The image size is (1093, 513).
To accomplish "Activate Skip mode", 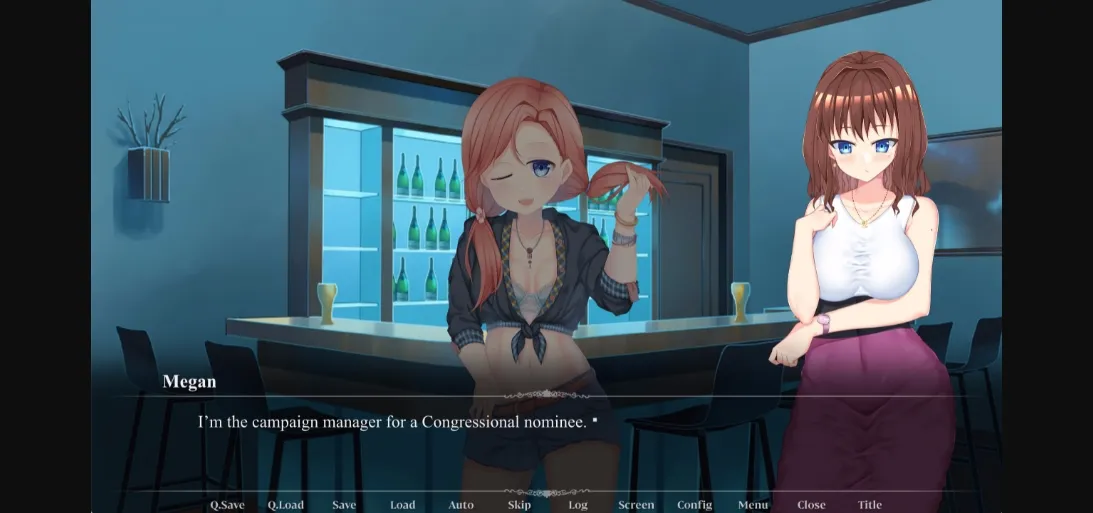I will pyautogui.click(x=519, y=505).
